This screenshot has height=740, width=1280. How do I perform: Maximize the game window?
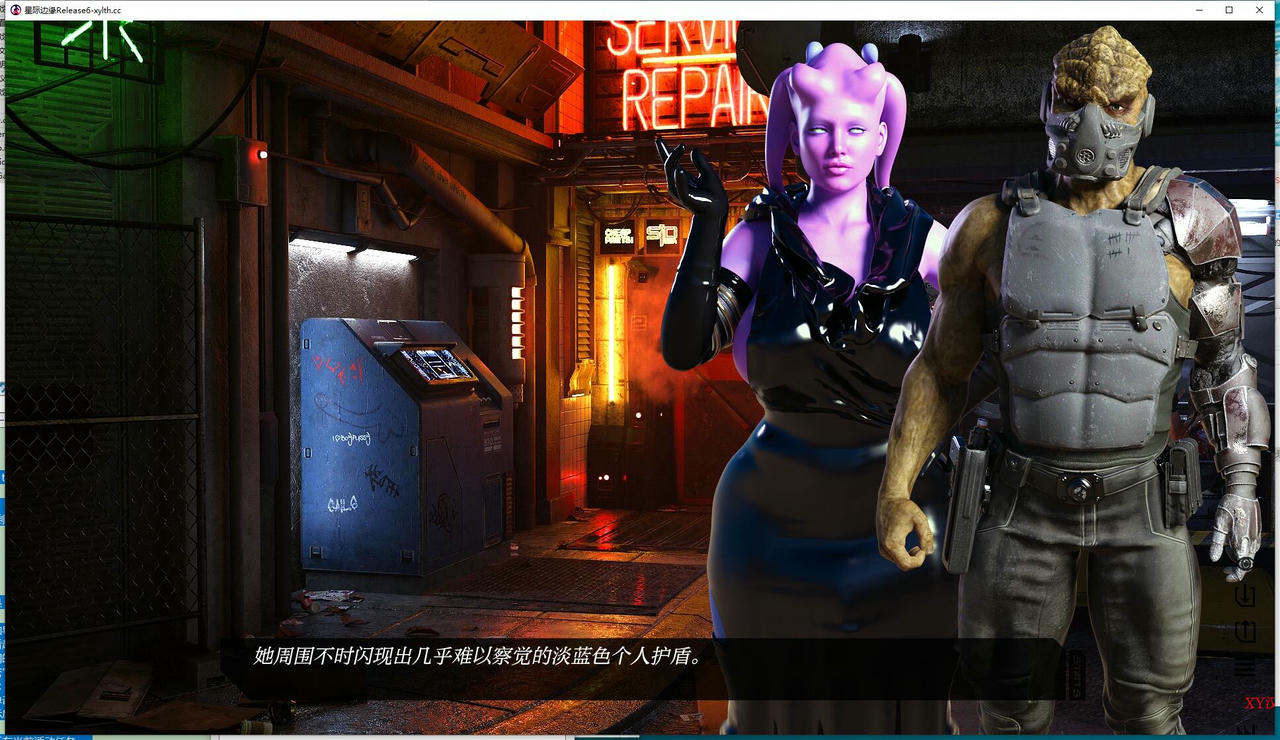pyautogui.click(x=1228, y=10)
